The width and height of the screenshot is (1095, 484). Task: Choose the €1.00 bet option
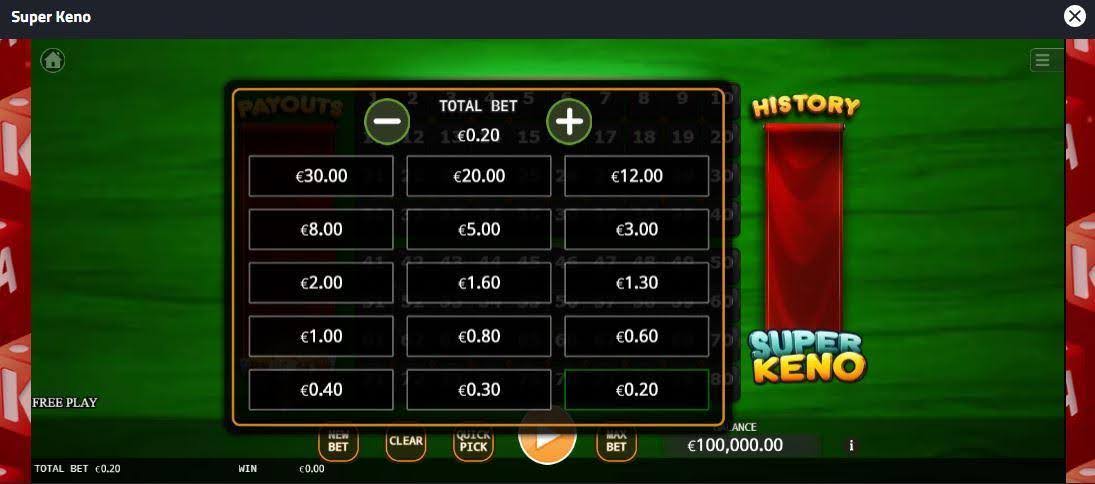pos(321,336)
